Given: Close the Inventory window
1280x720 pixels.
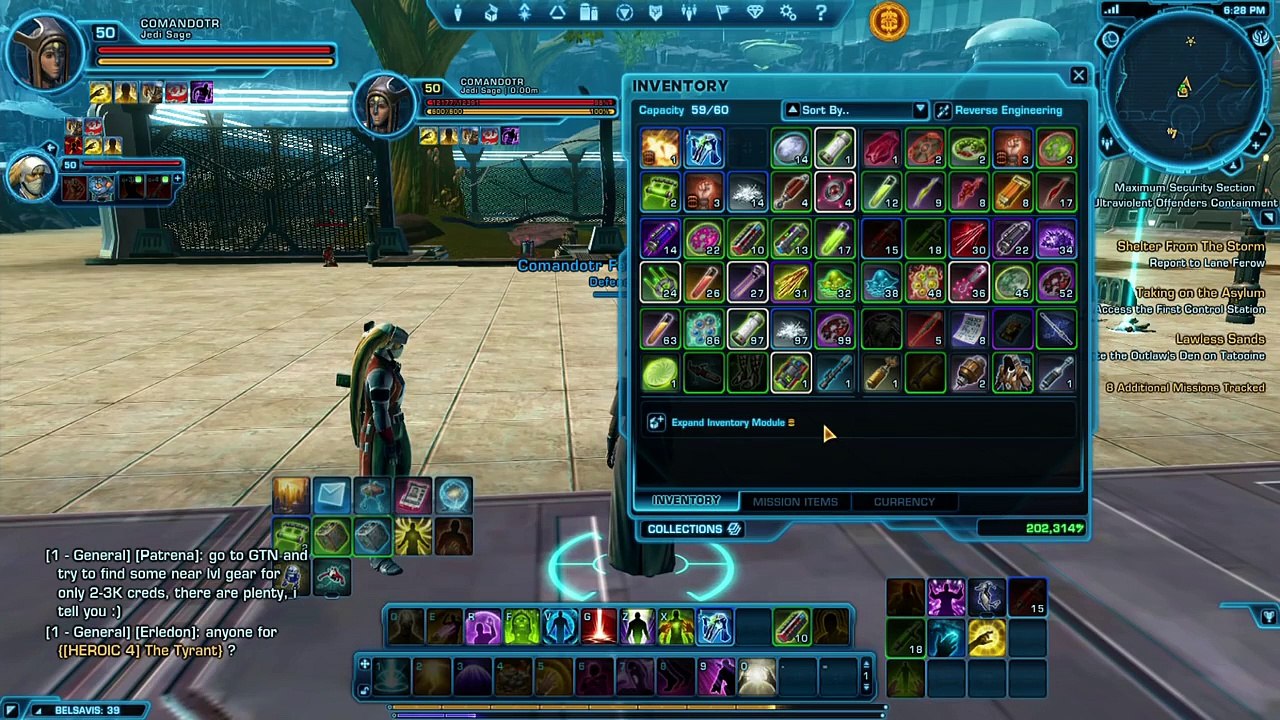Looking at the screenshot, I should [x=1078, y=76].
